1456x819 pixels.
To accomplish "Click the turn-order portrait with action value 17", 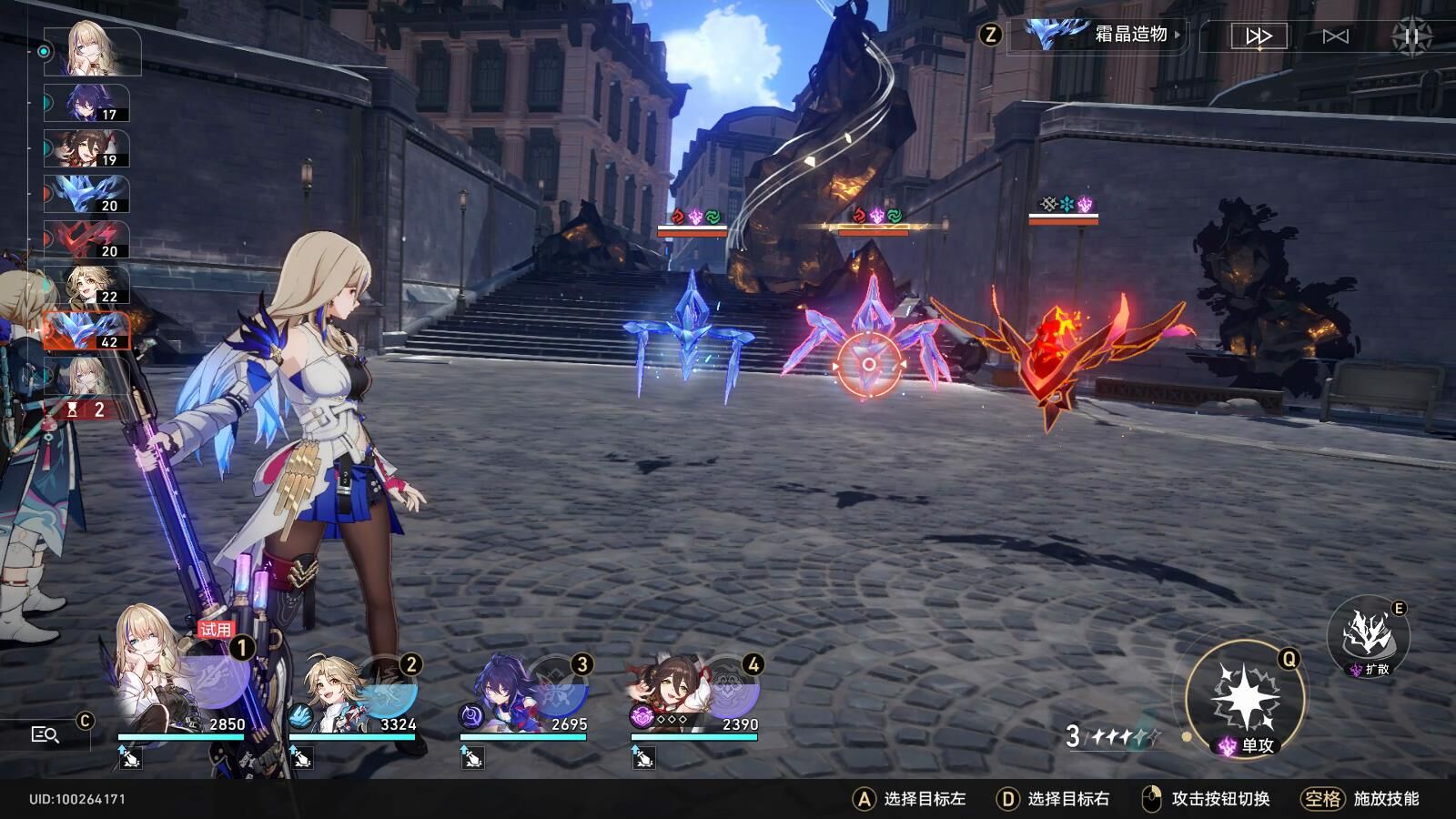I will tap(87, 104).
